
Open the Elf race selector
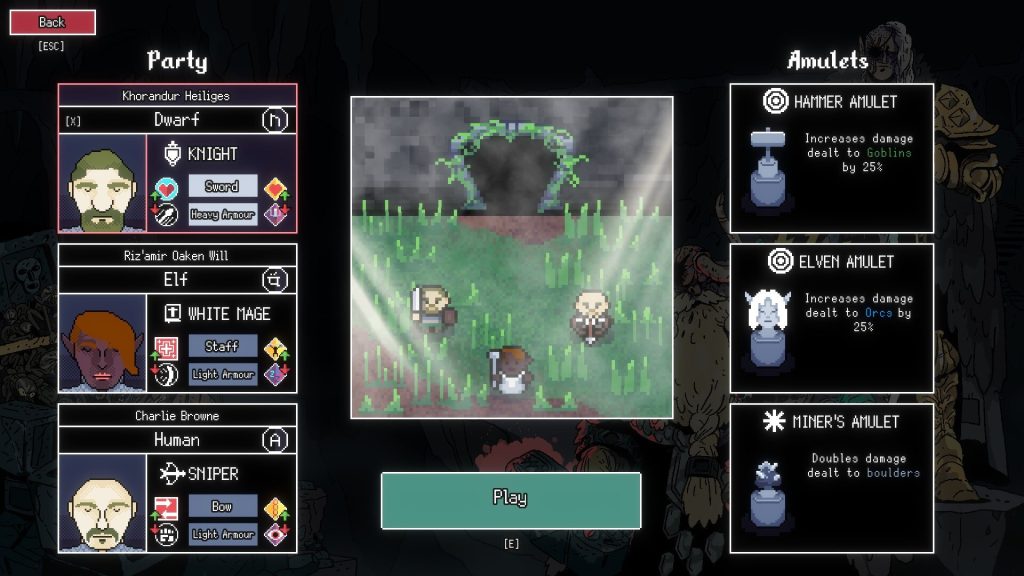tap(177, 280)
